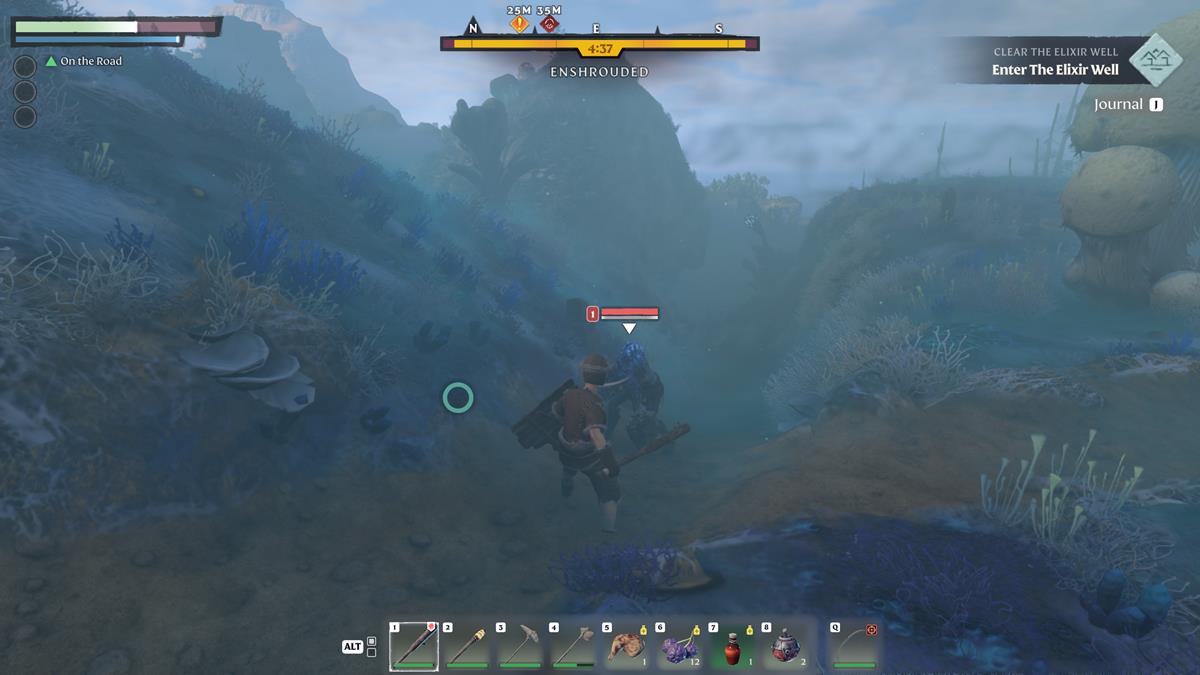This screenshot has height=675, width=1200.
Task: Click the orange exclamation compass marker
Action: [x=519, y=24]
